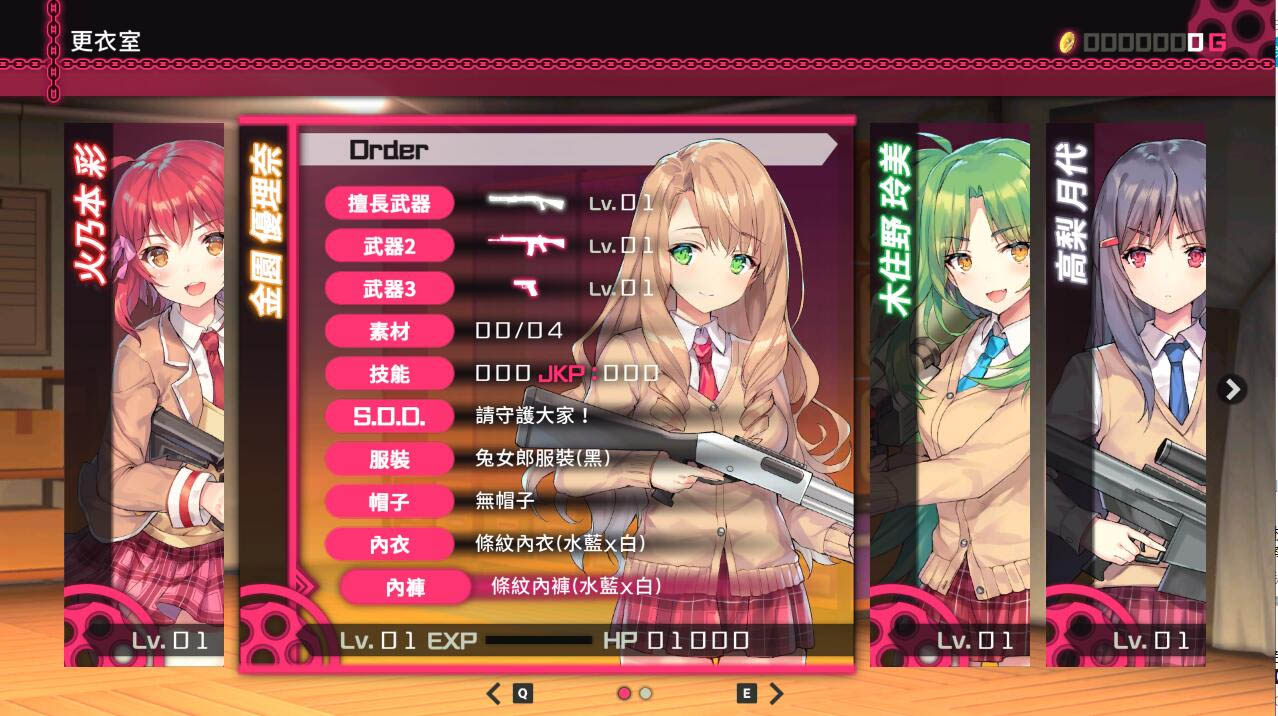Open the 素材 materials entry
This screenshot has width=1278, height=716.
389,332
